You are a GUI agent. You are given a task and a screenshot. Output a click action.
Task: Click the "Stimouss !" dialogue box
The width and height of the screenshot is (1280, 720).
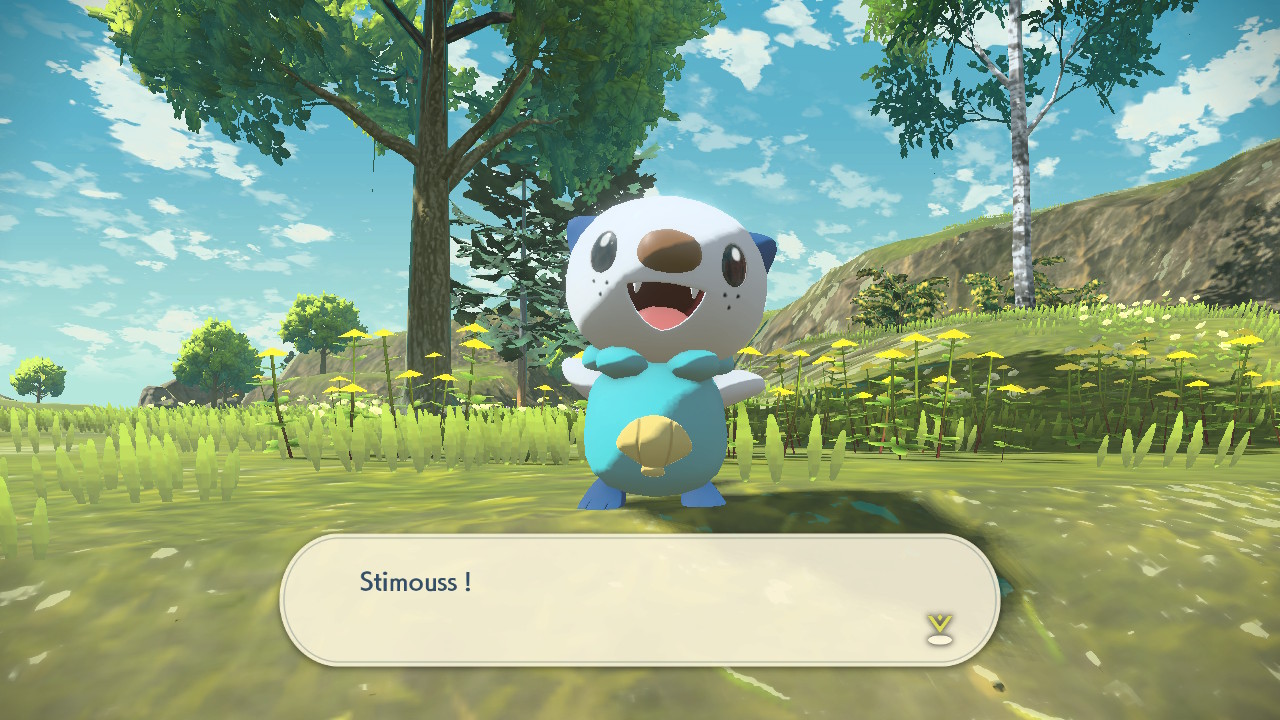(x=640, y=599)
